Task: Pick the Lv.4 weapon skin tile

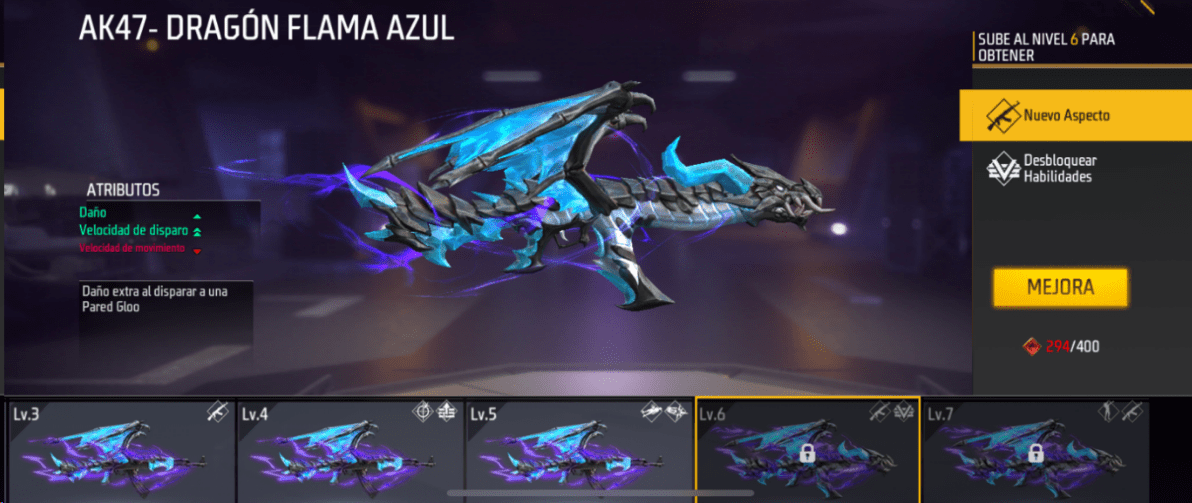Action: (x=349, y=450)
